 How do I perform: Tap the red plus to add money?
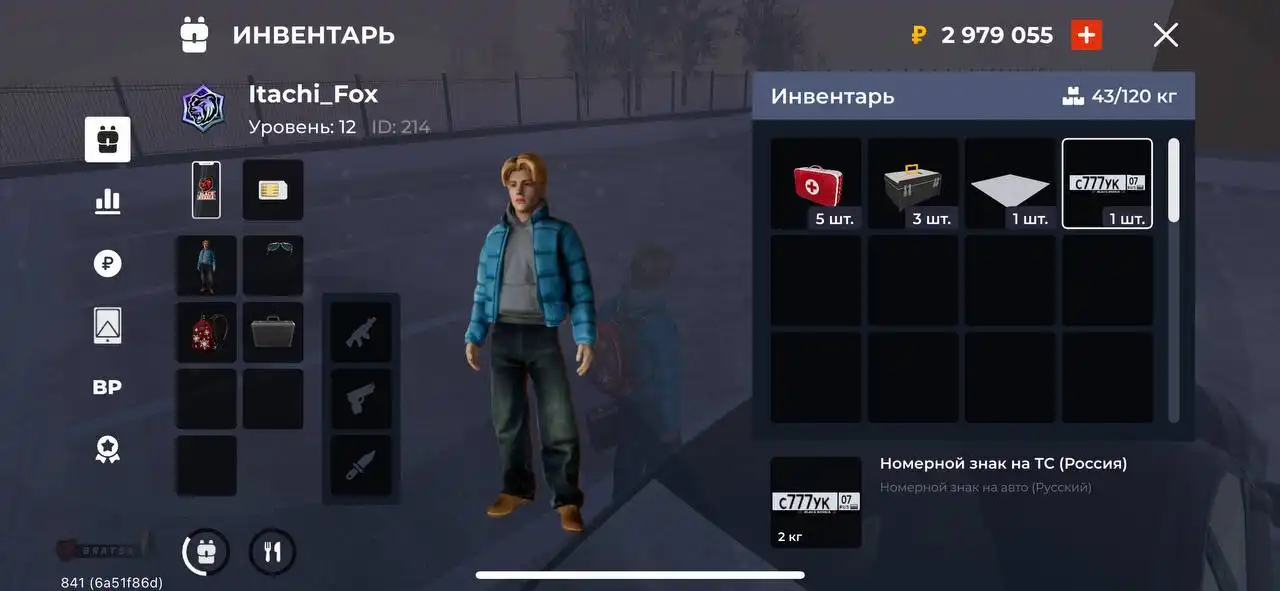[1086, 36]
